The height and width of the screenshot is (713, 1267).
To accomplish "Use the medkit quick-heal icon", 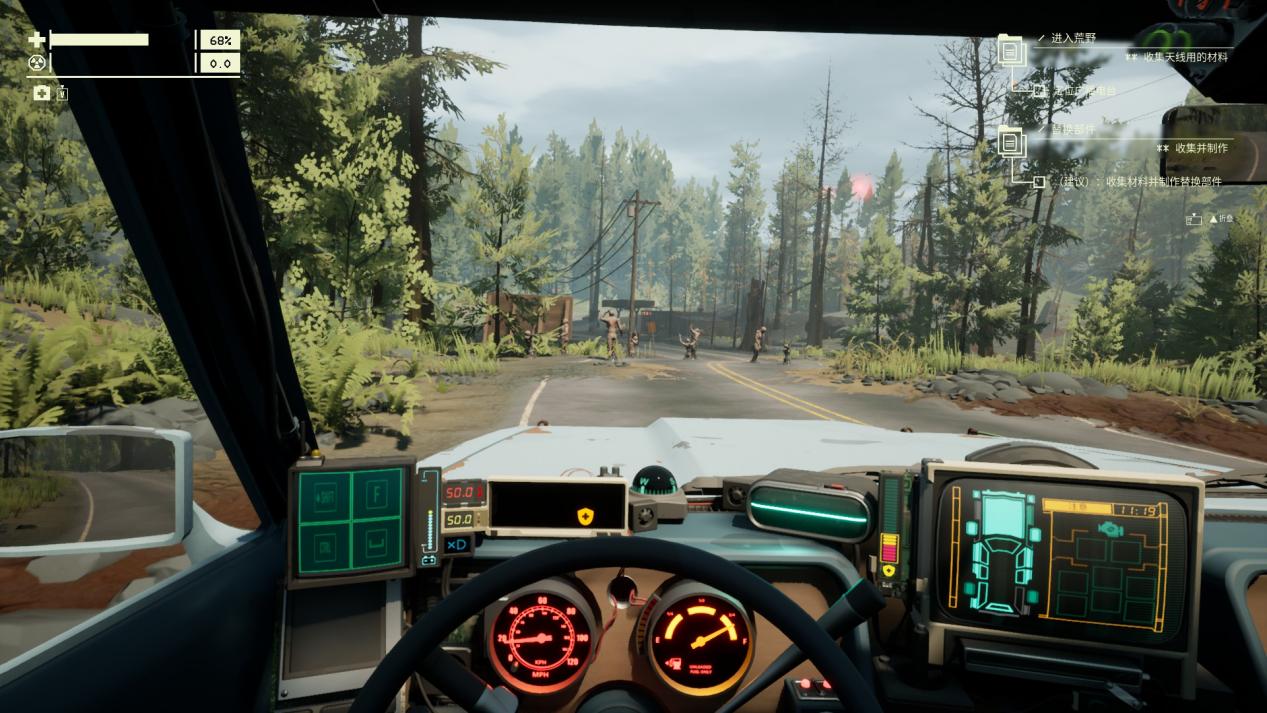I will [x=41, y=93].
